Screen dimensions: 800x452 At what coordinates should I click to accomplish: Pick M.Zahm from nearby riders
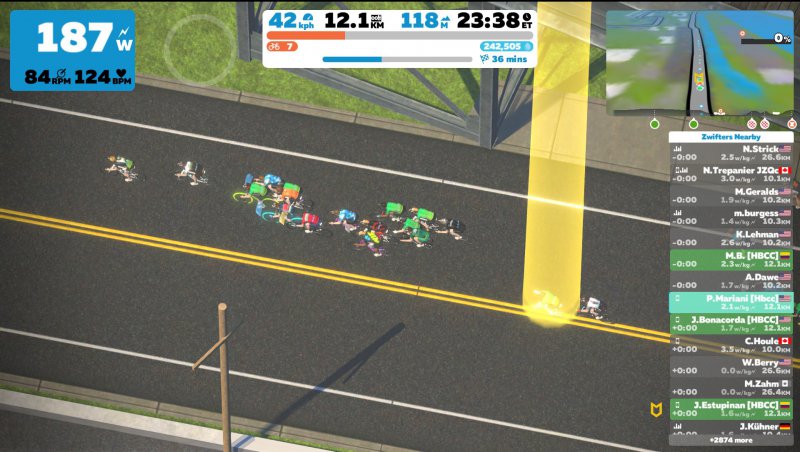(732, 388)
